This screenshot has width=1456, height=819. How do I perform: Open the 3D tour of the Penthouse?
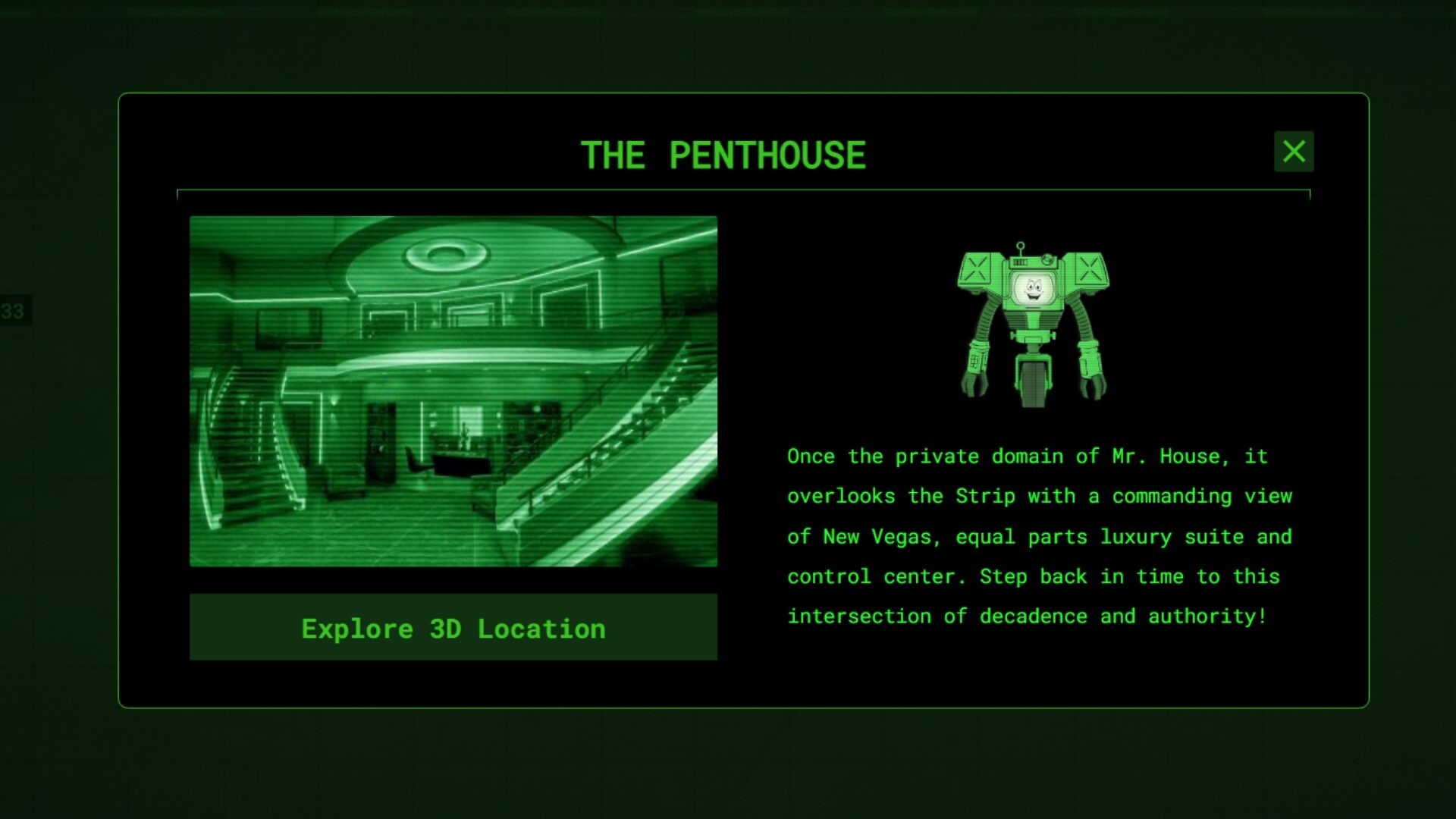tap(453, 627)
